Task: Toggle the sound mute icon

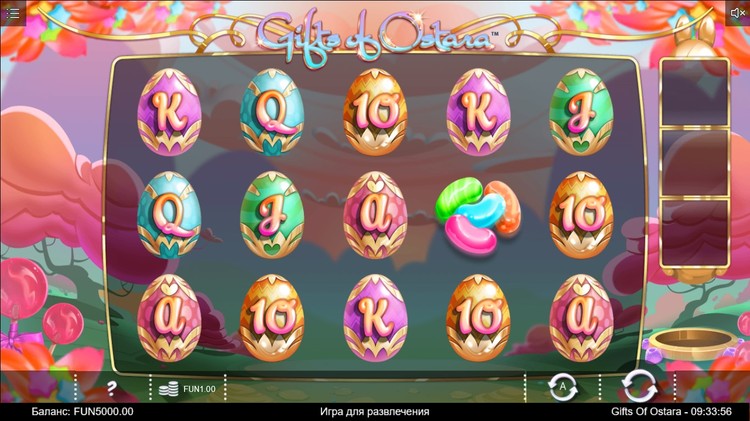Action: pos(738,12)
